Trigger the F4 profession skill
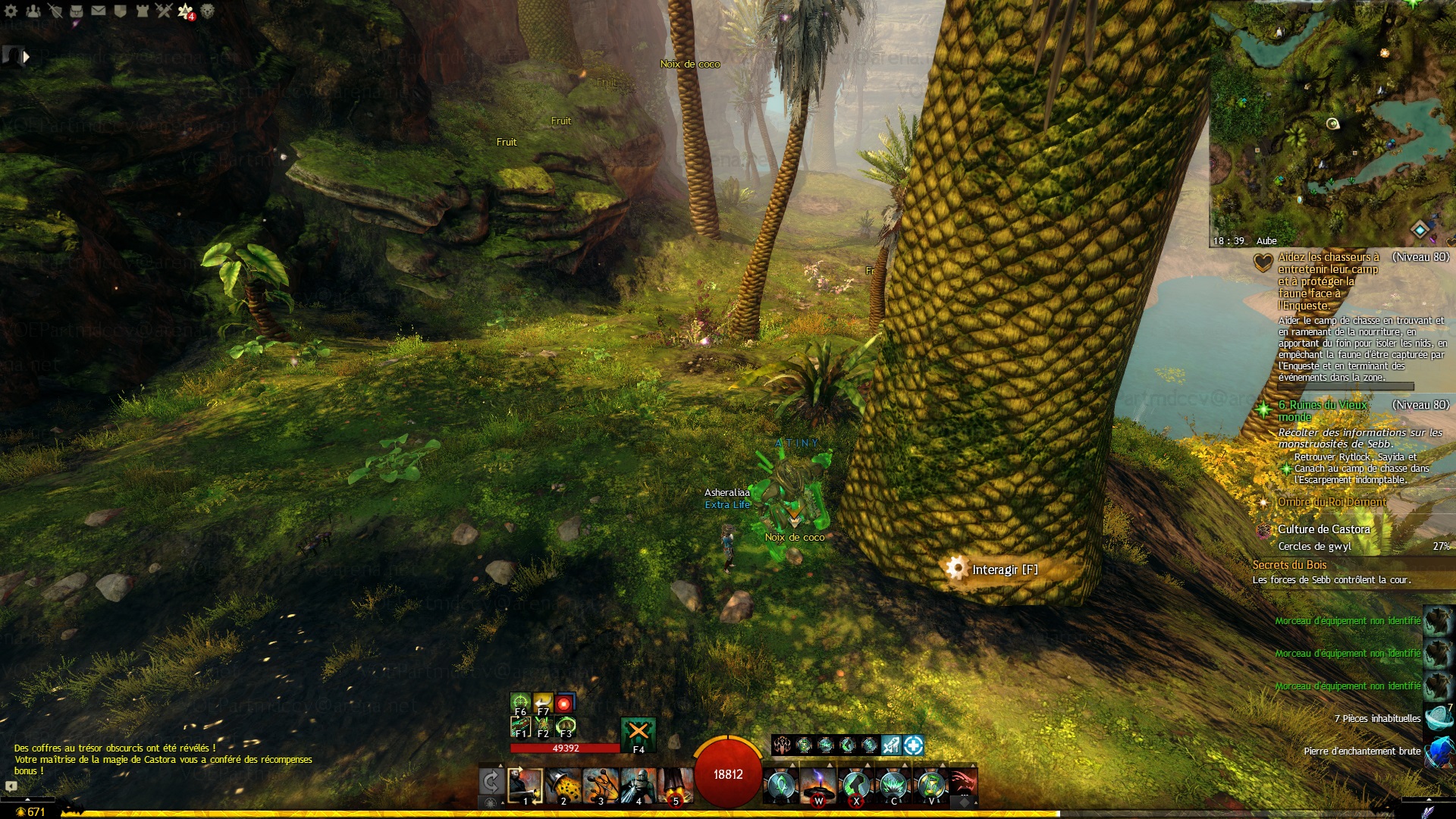The height and width of the screenshot is (819, 1456). (x=638, y=733)
